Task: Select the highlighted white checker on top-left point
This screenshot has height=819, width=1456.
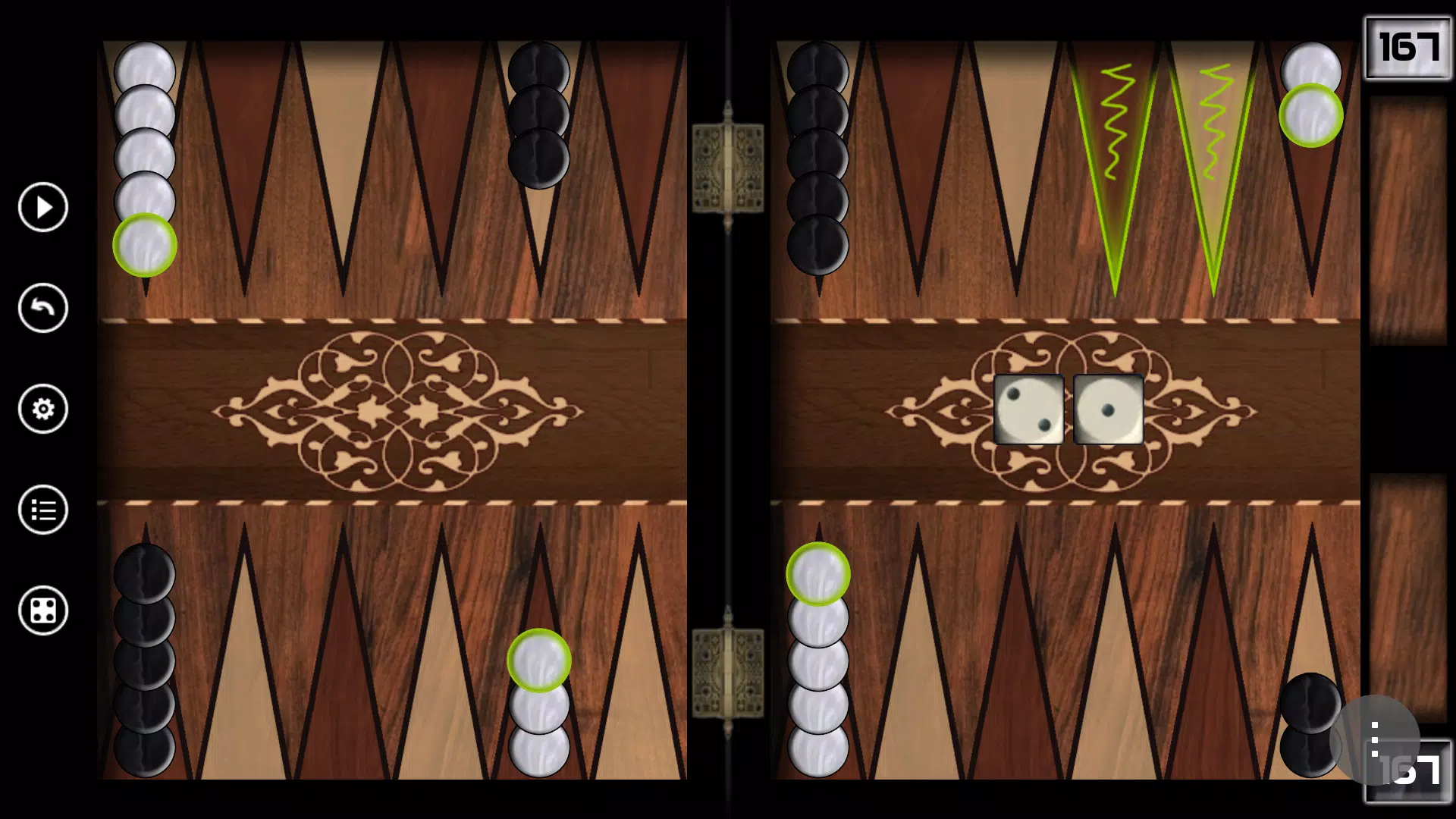Action: click(x=146, y=246)
